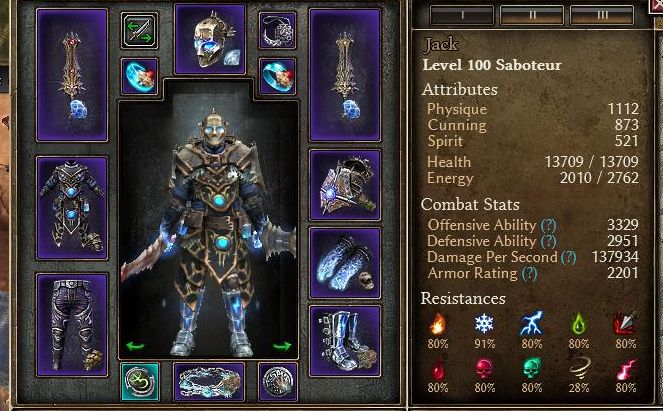Select the shoulder armor slot

pos(345,184)
